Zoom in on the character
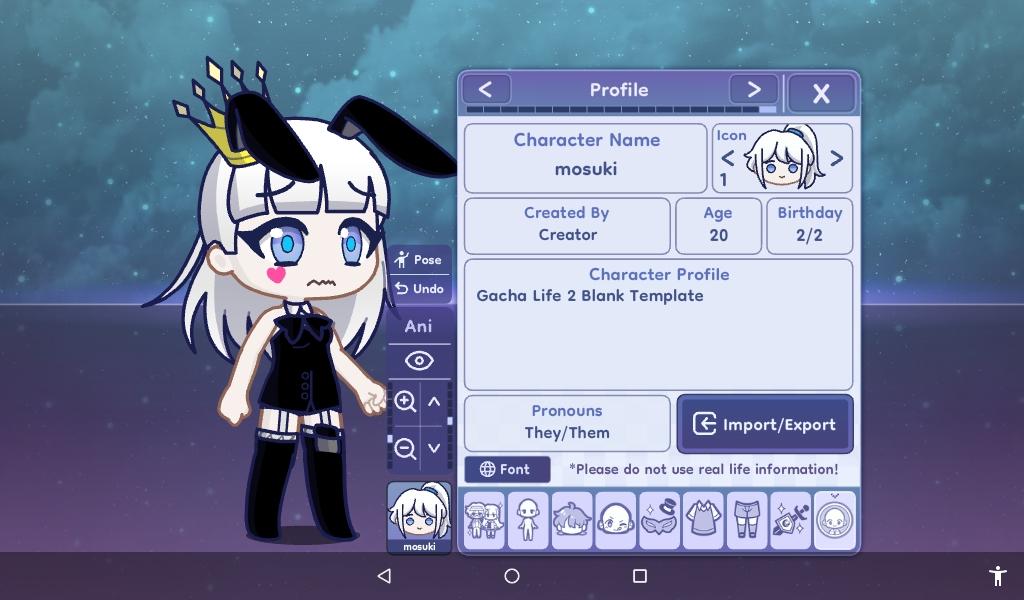 405,402
